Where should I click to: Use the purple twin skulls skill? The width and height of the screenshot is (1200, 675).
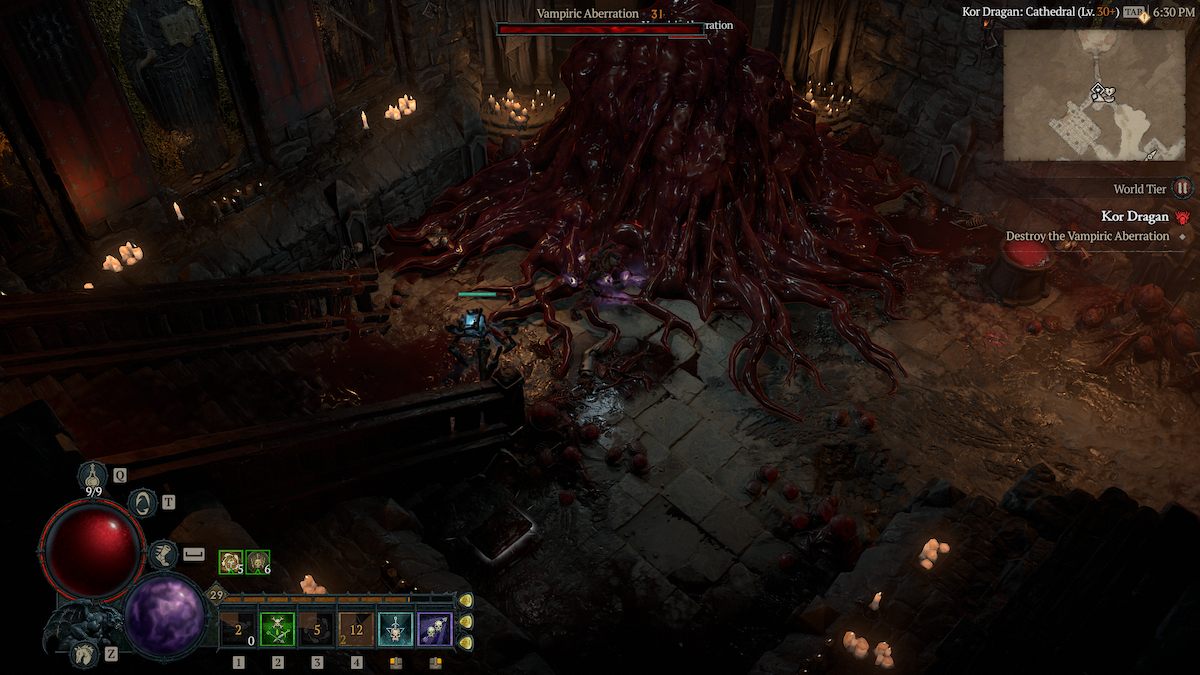pos(435,630)
